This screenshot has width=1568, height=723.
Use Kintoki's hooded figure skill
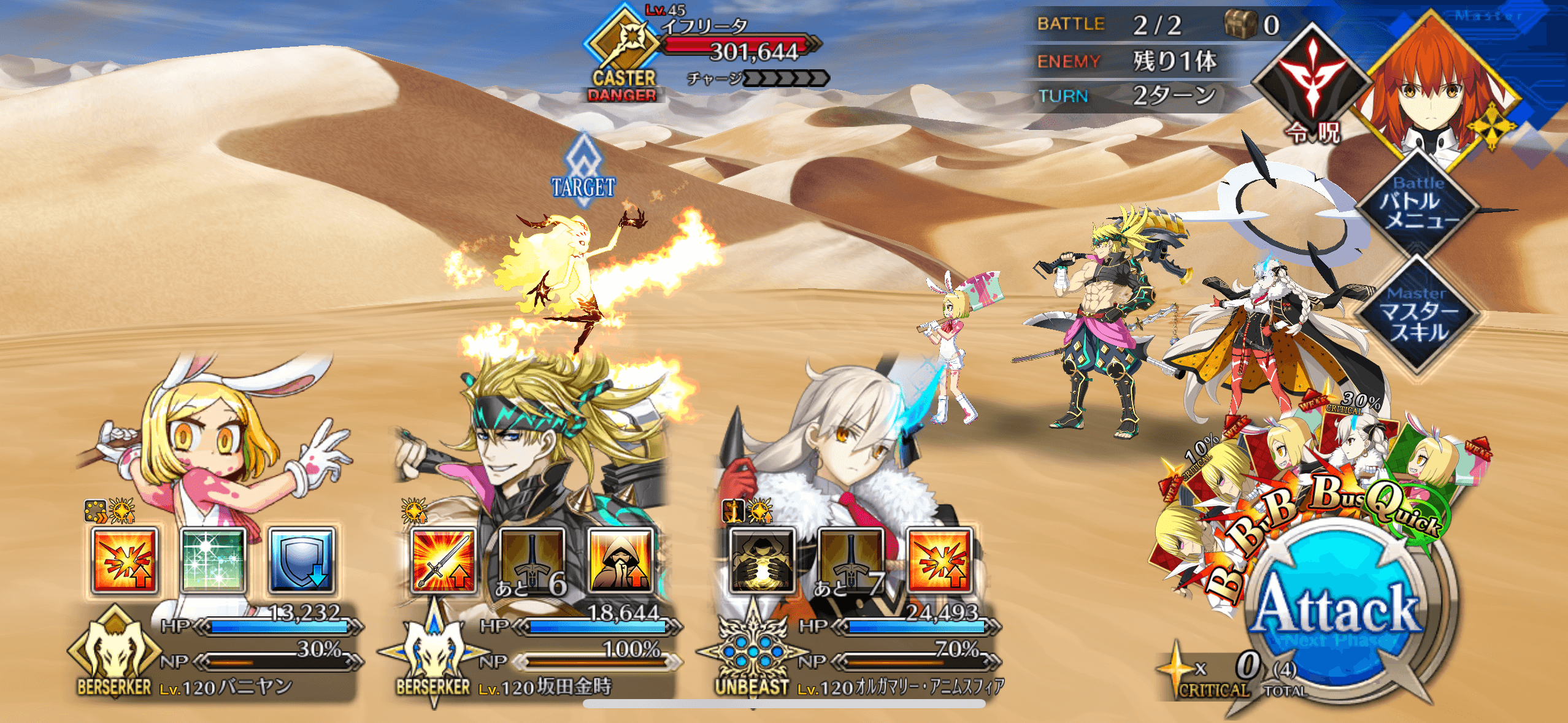pyautogui.click(x=621, y=561)
